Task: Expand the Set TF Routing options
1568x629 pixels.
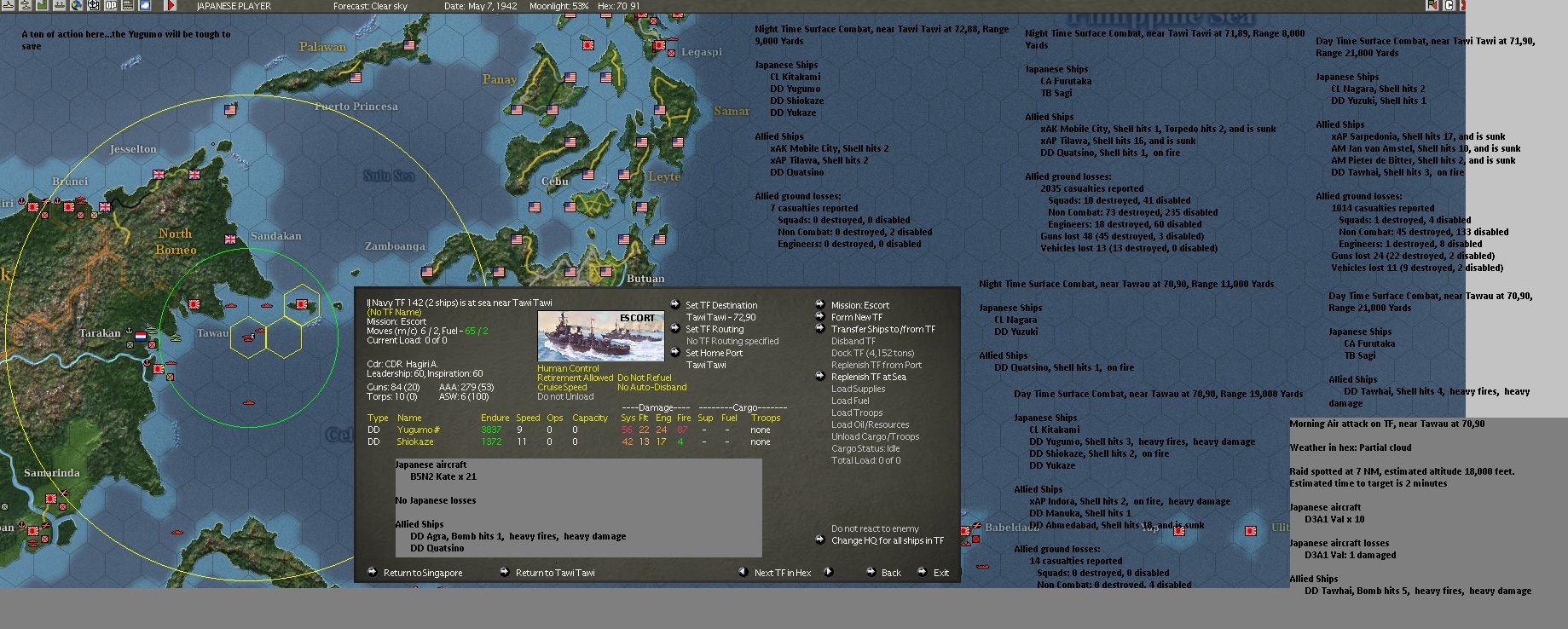Action: point(716,328)
